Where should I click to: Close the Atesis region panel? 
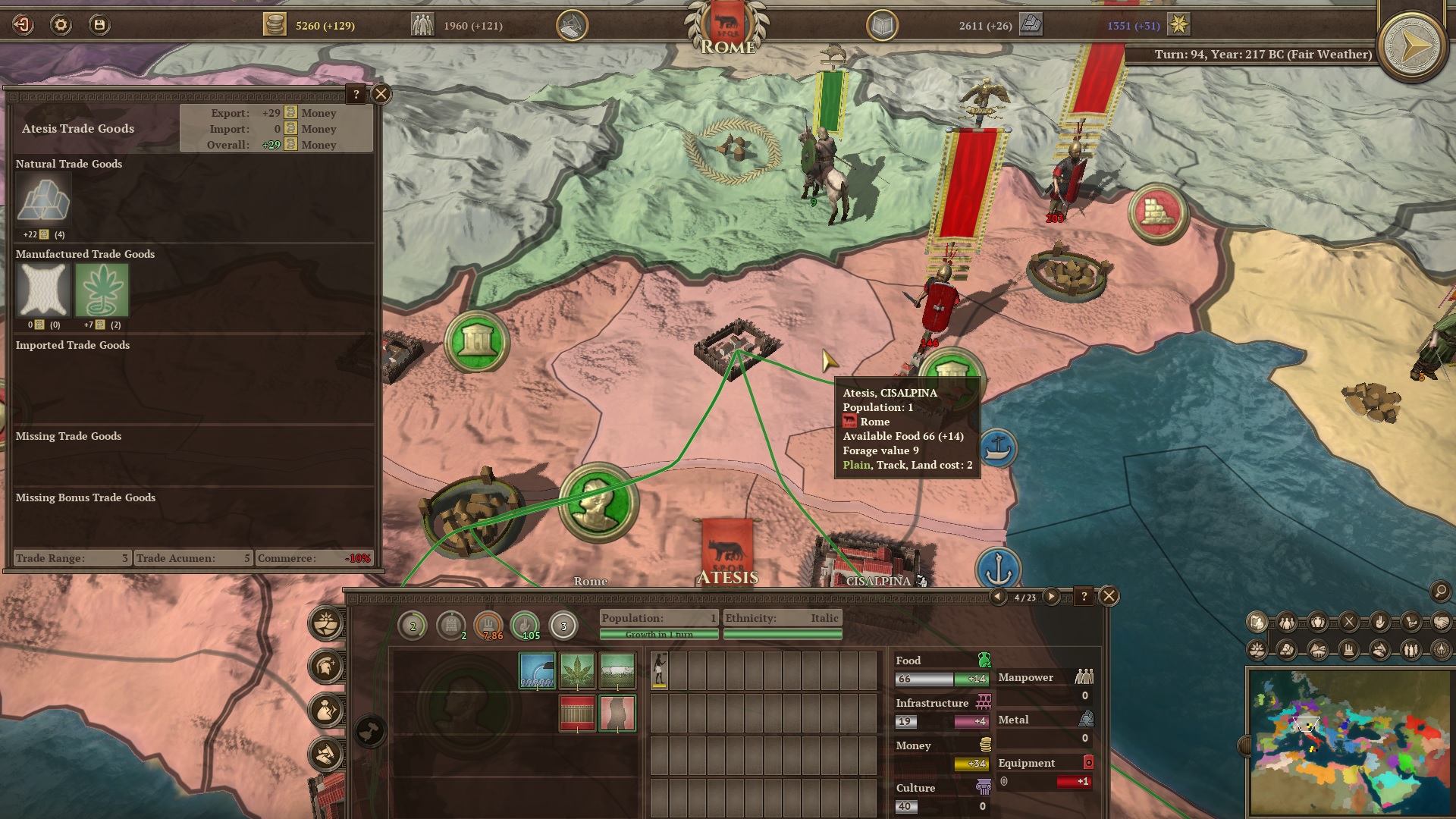coord(1109,596)
